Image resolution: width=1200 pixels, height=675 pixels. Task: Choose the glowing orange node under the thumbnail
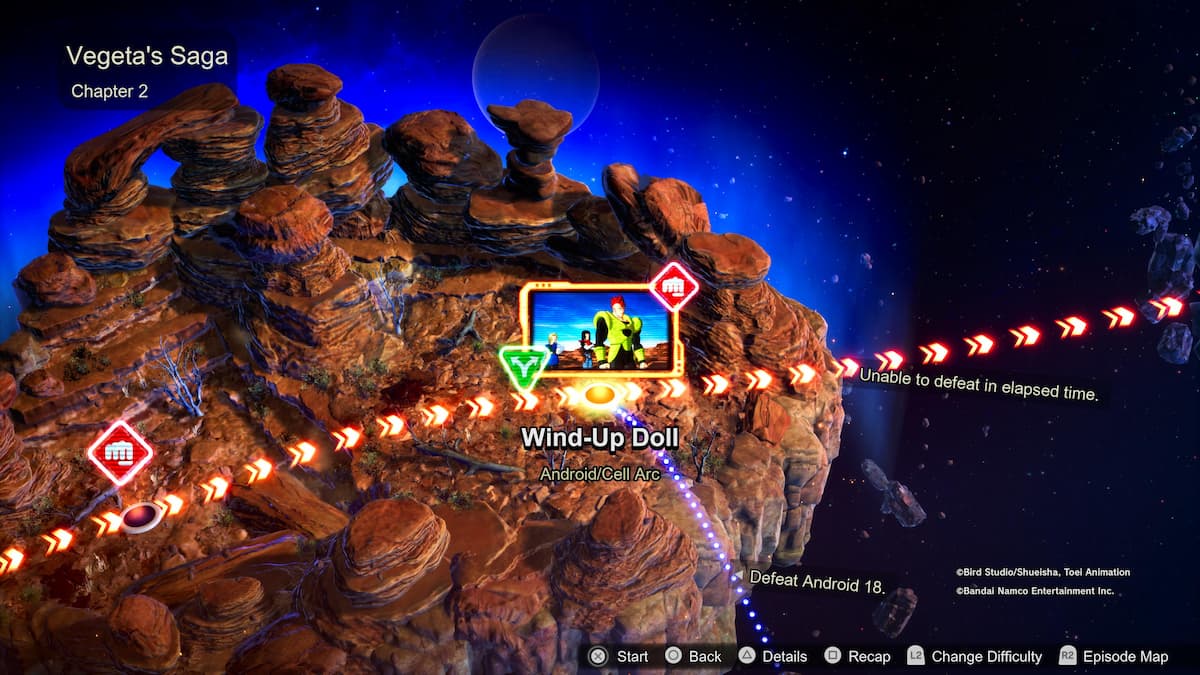tap(598, 396)
